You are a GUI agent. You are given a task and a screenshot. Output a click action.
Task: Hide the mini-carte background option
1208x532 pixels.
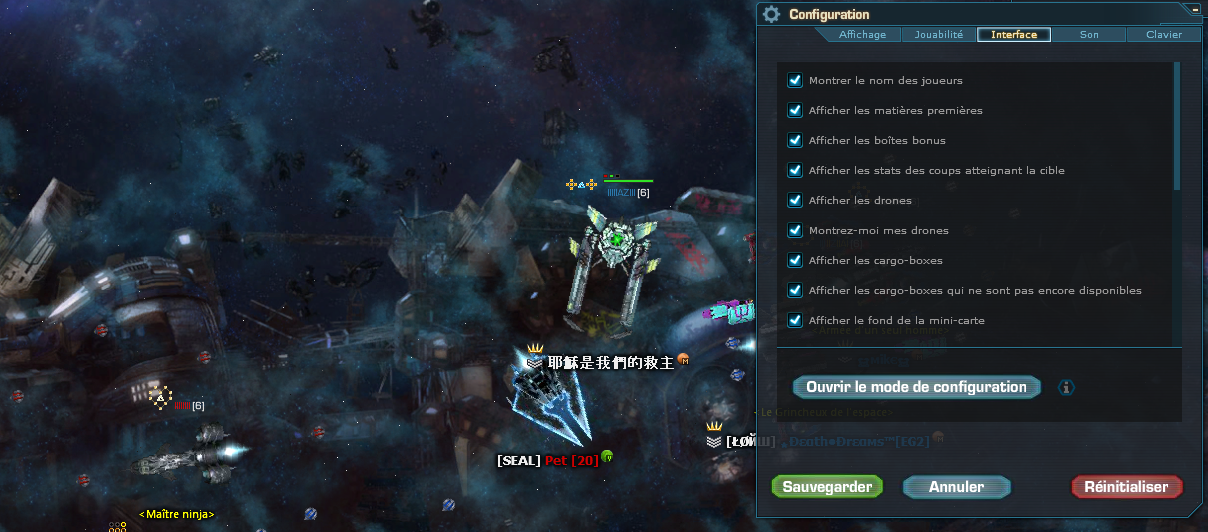coord(796,320)
